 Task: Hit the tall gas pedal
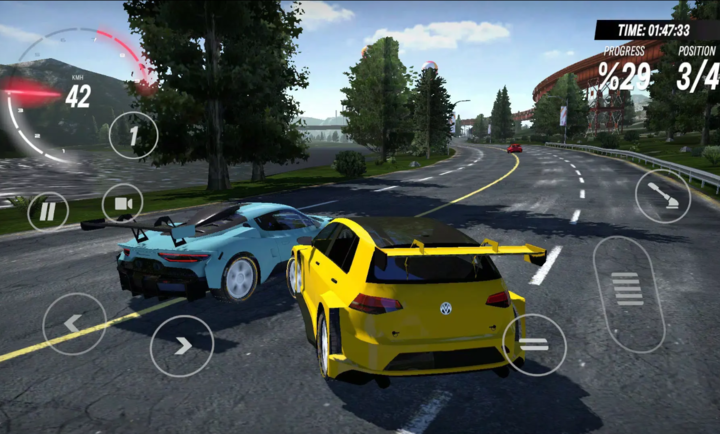click(x=628, y=292)
